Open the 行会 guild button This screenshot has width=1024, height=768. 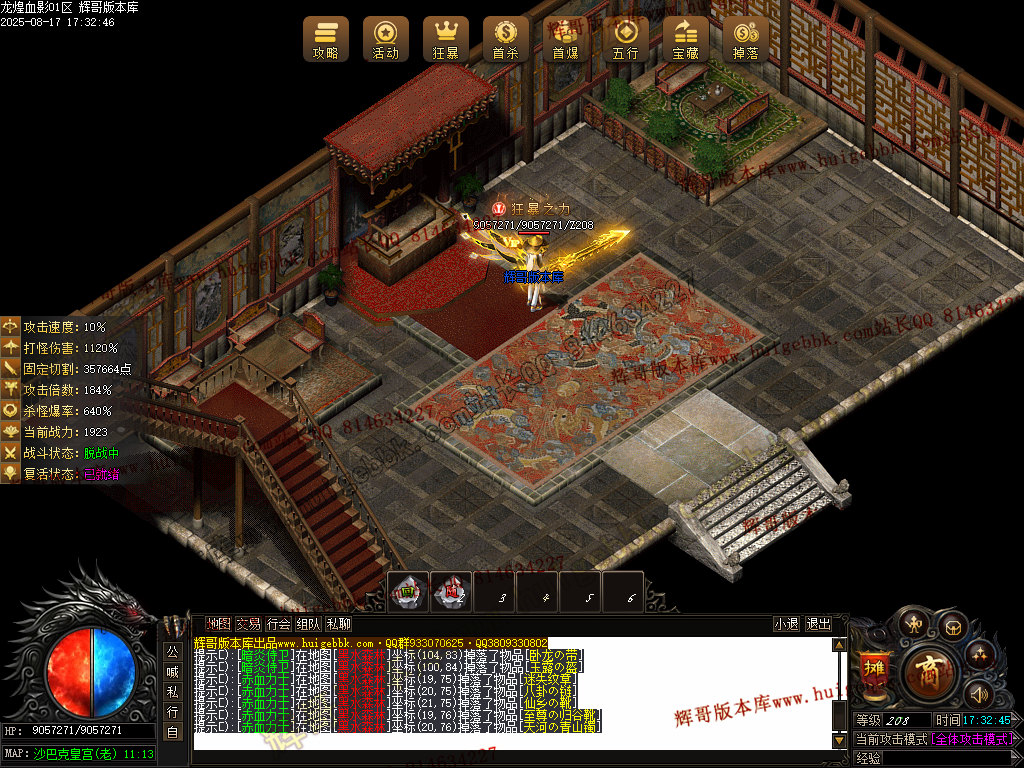[x=278, y=624]
